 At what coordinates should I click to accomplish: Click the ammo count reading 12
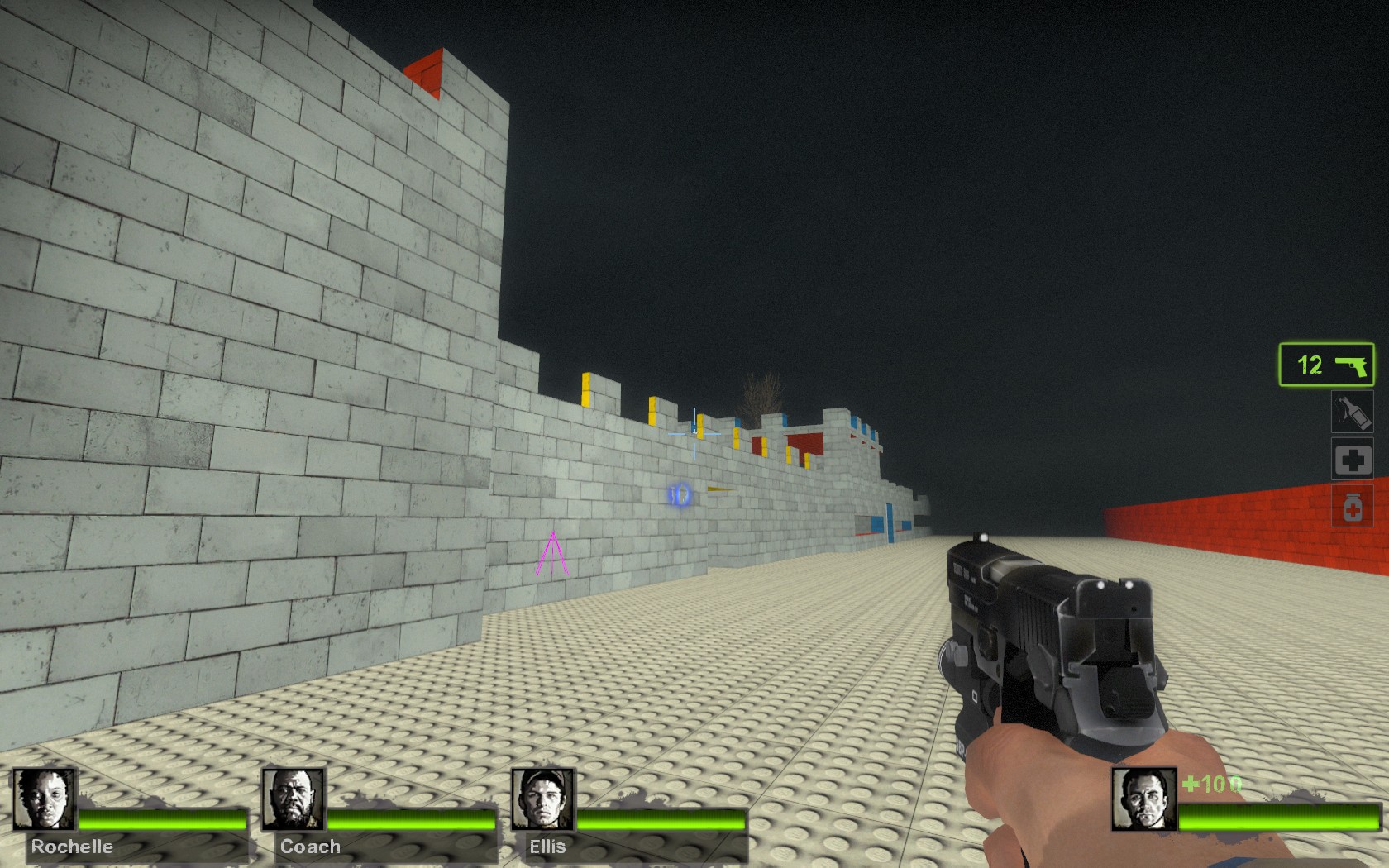click(x=1306, y=365)
